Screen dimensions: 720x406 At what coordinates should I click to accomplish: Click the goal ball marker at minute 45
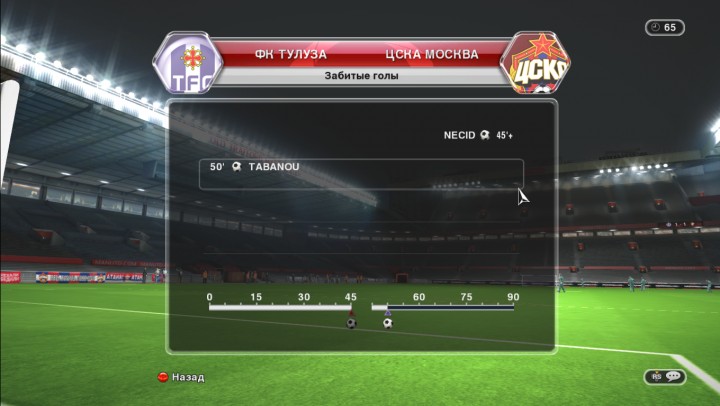[351, 322]
